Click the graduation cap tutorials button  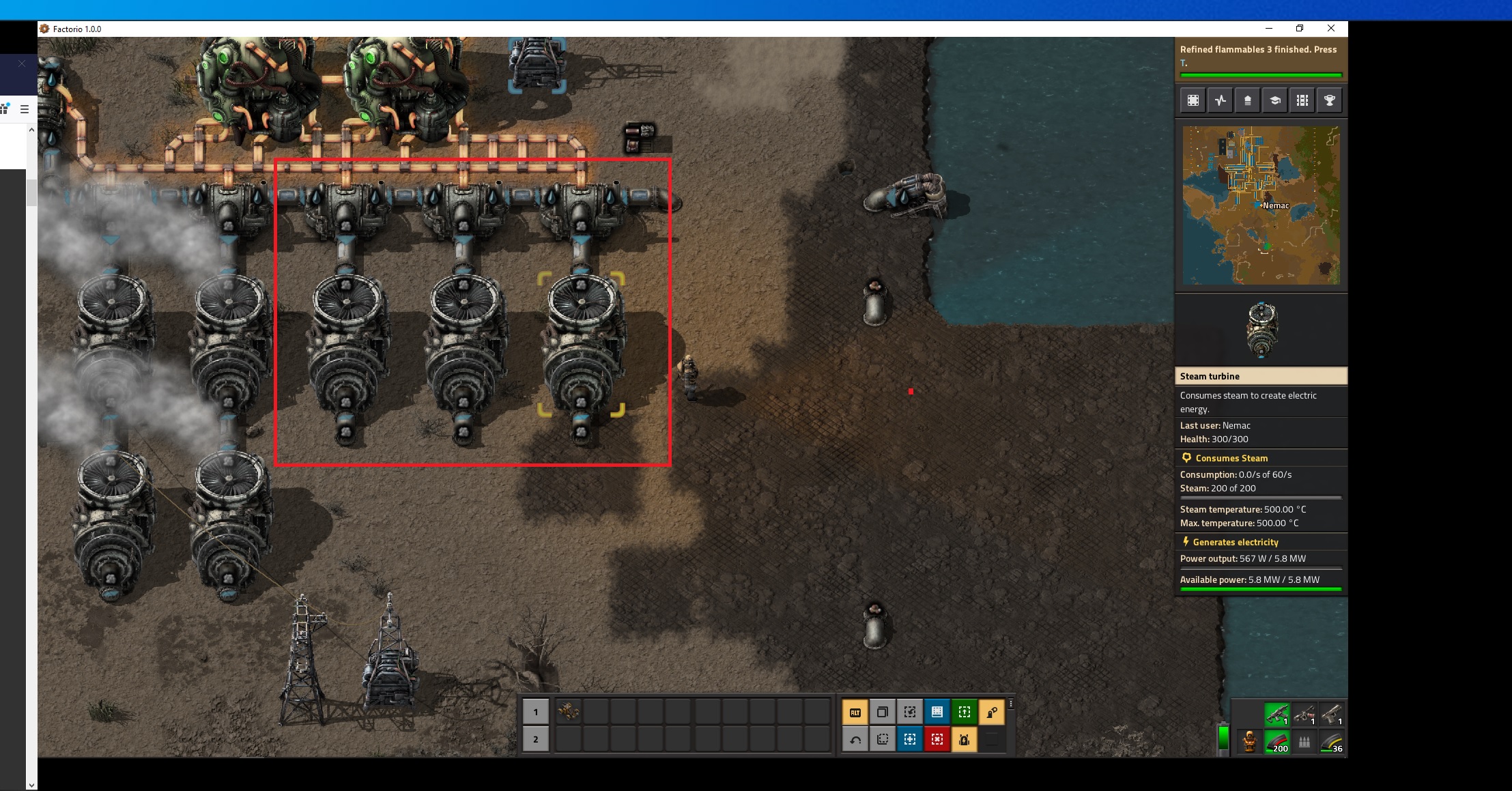point(1275,101)
